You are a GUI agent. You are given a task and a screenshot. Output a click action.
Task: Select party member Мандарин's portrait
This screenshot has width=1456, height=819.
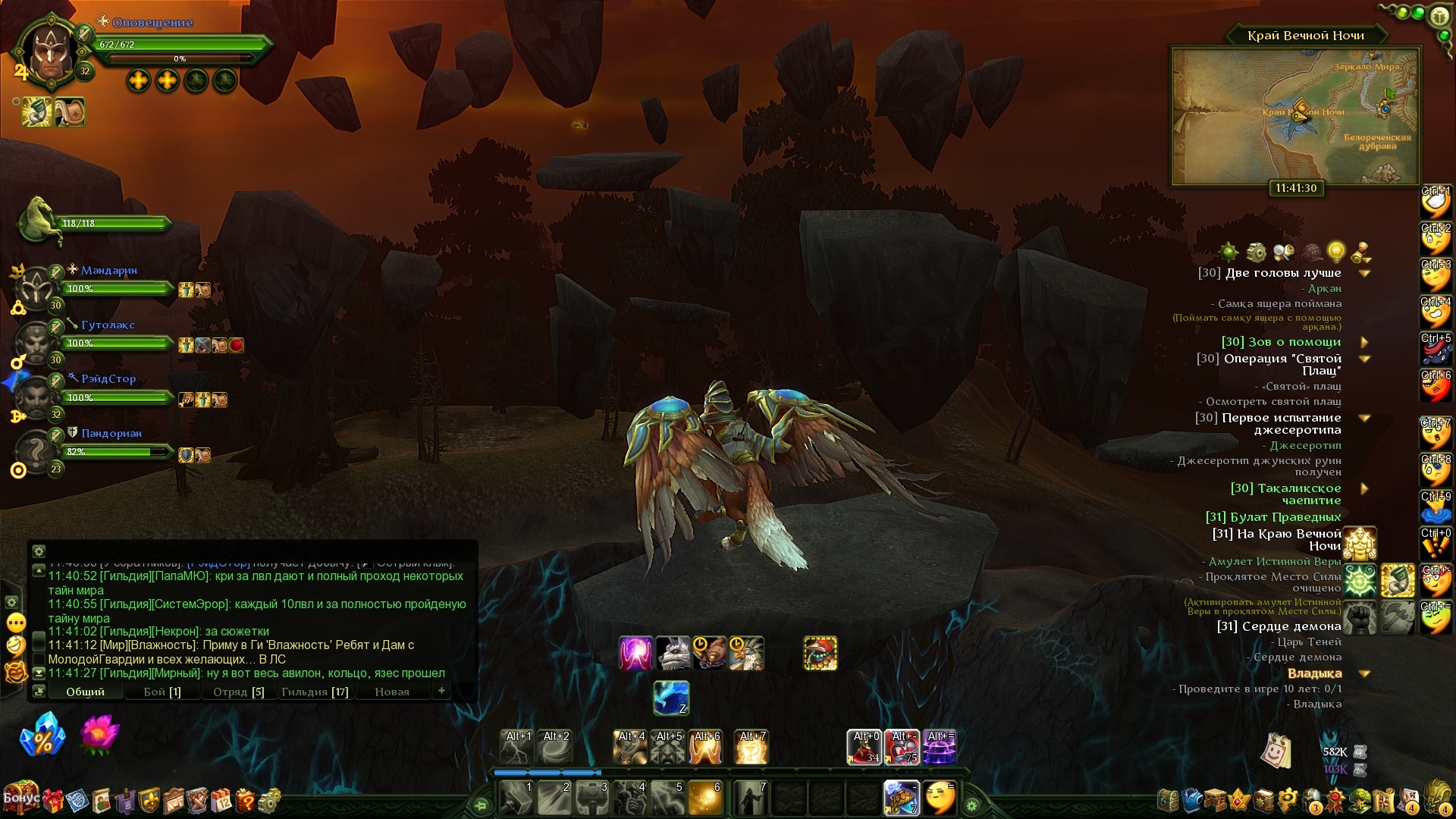35,288
